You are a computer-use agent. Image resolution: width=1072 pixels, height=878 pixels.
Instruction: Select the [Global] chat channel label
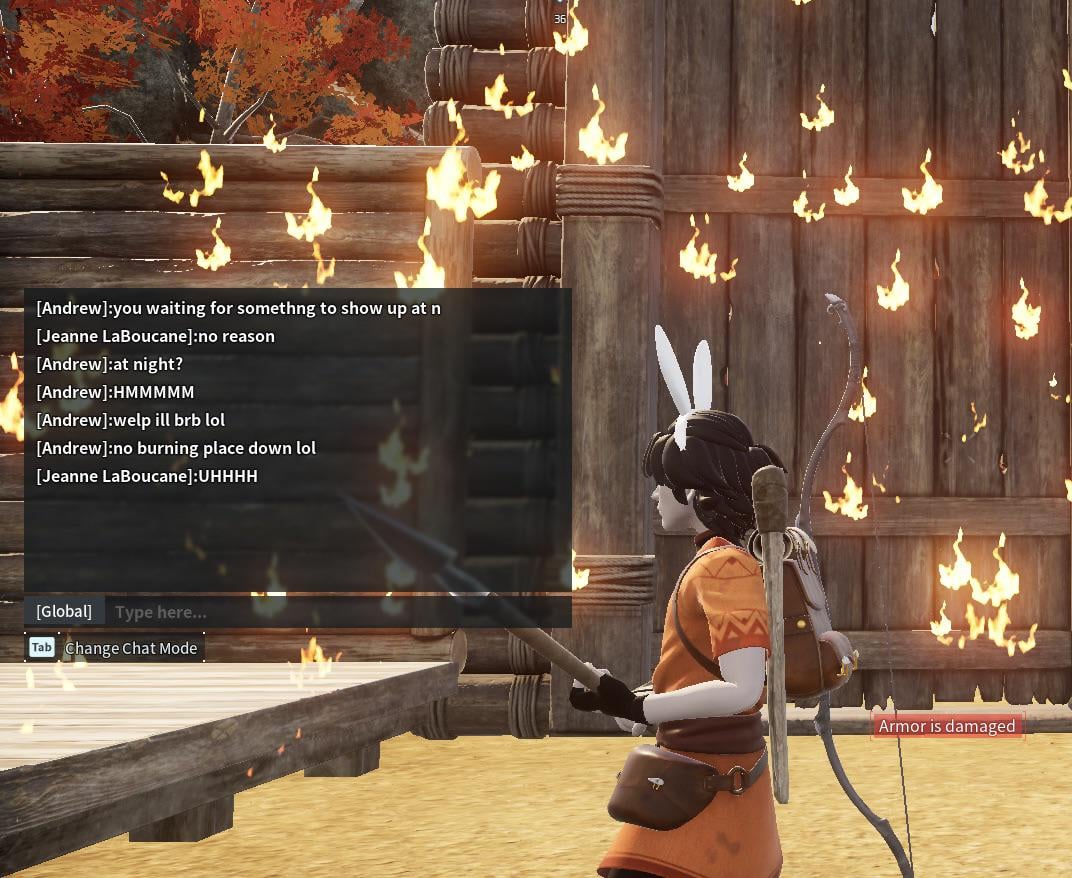[64, 611]
